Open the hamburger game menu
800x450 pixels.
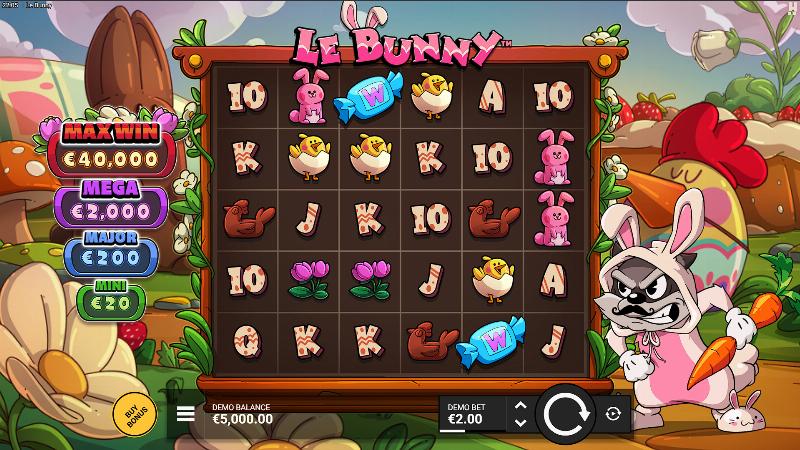point(186,413)
